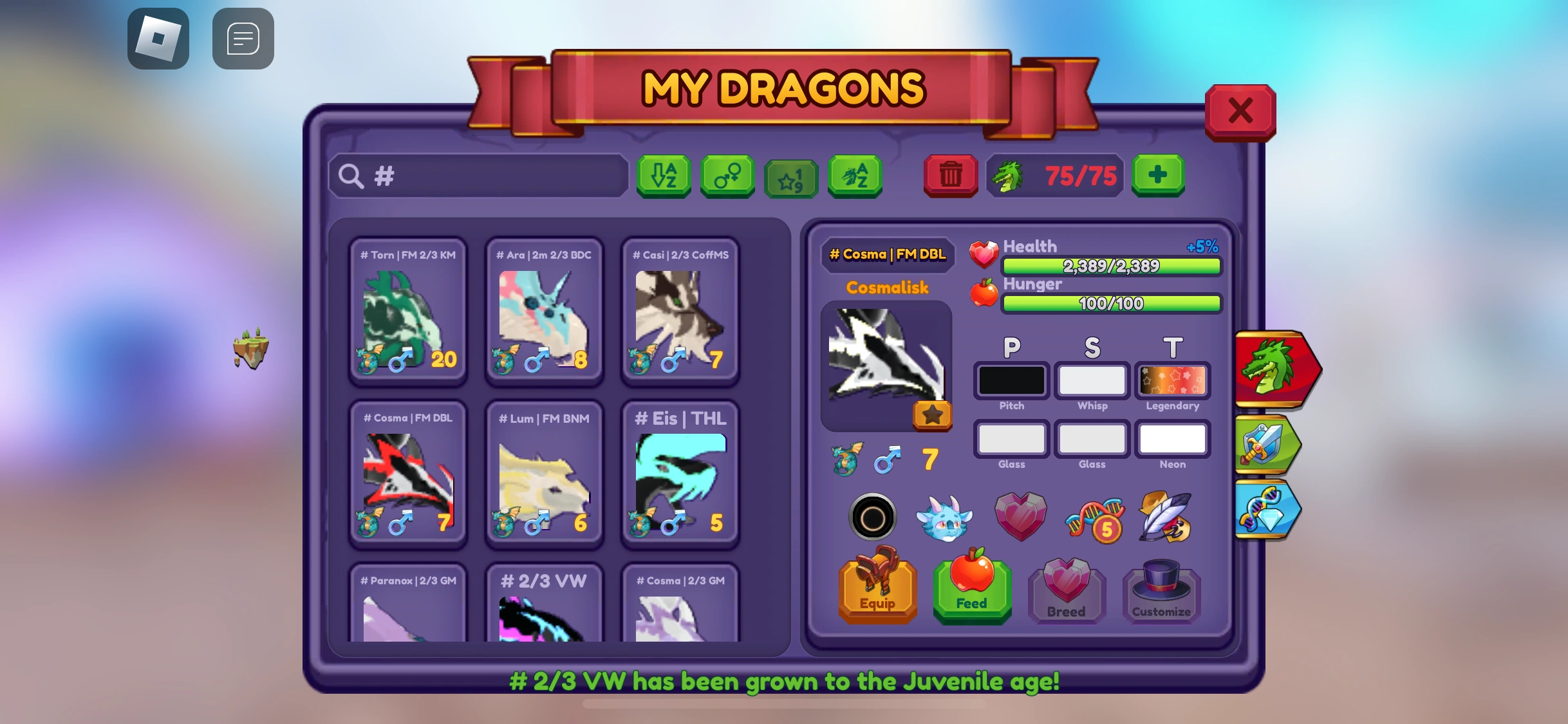This screenshot has height=724, width=1568.
Task: Click the green plus to add a dragon
Action: [x=1159, y=175]
